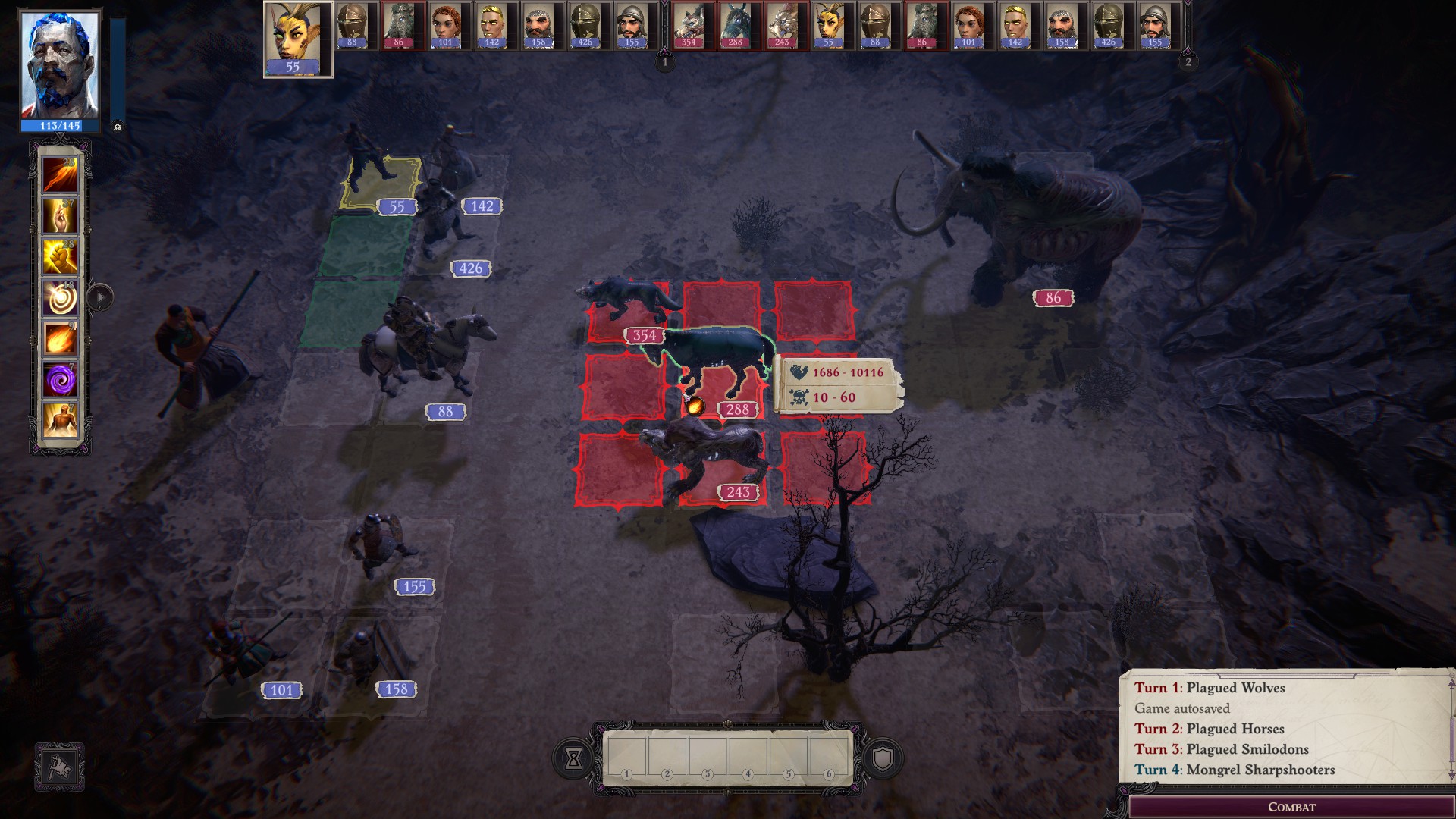The image size is (1456, 819).
Task: Use the golden fist ability
Action: coord(61,257)
